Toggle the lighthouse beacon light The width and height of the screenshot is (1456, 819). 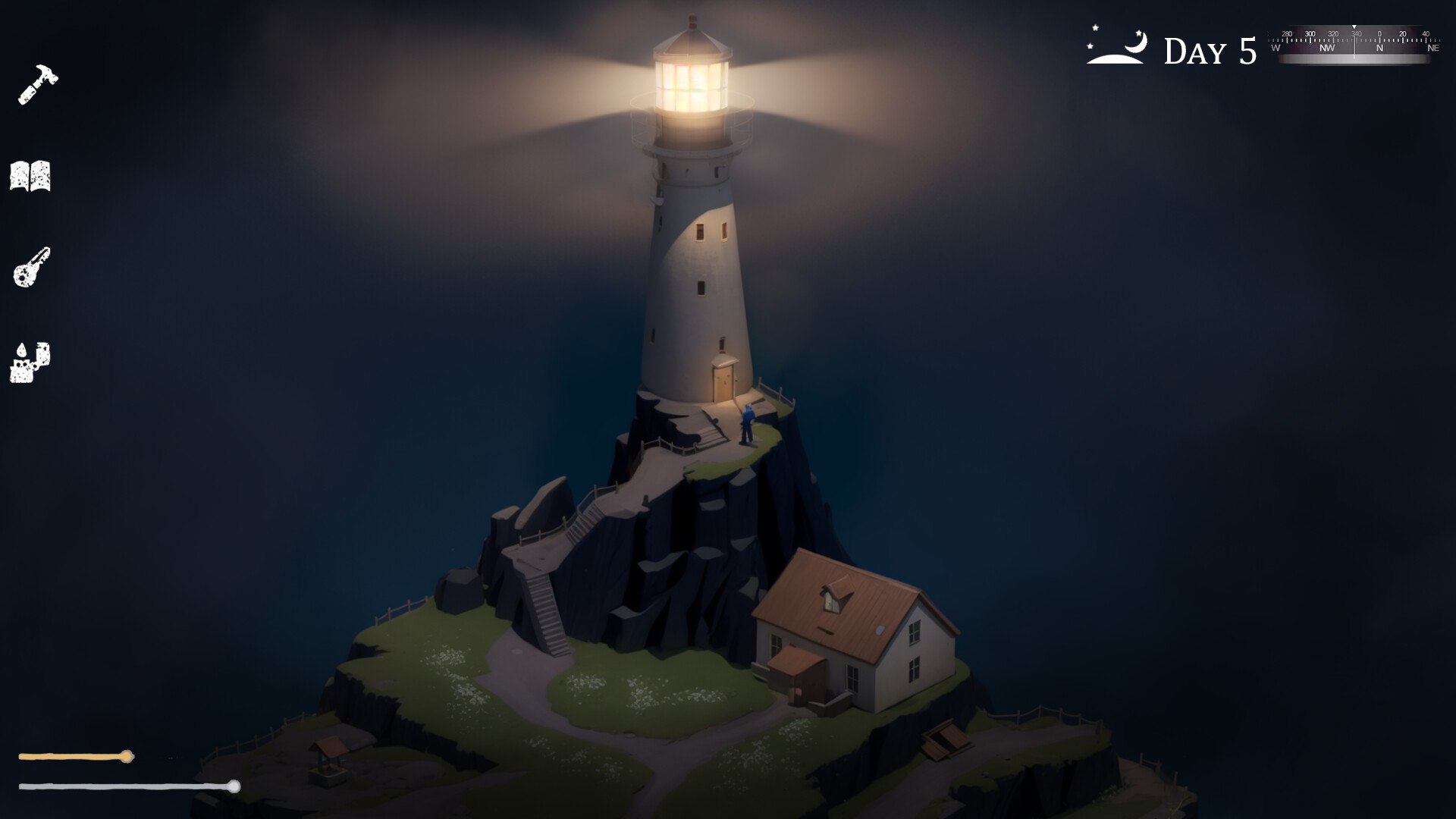[691, 78]
